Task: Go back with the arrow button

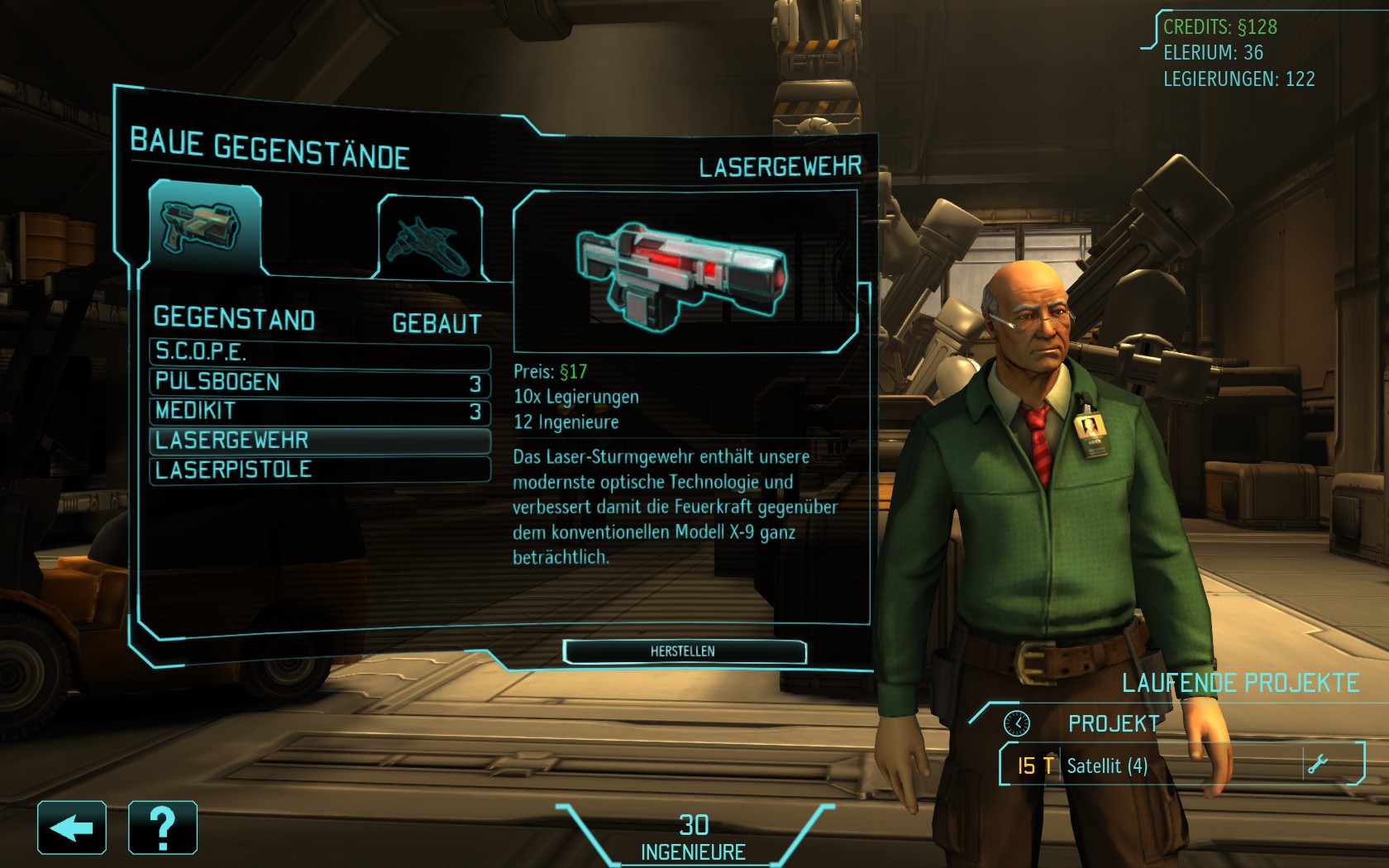Action: point(72,827)
